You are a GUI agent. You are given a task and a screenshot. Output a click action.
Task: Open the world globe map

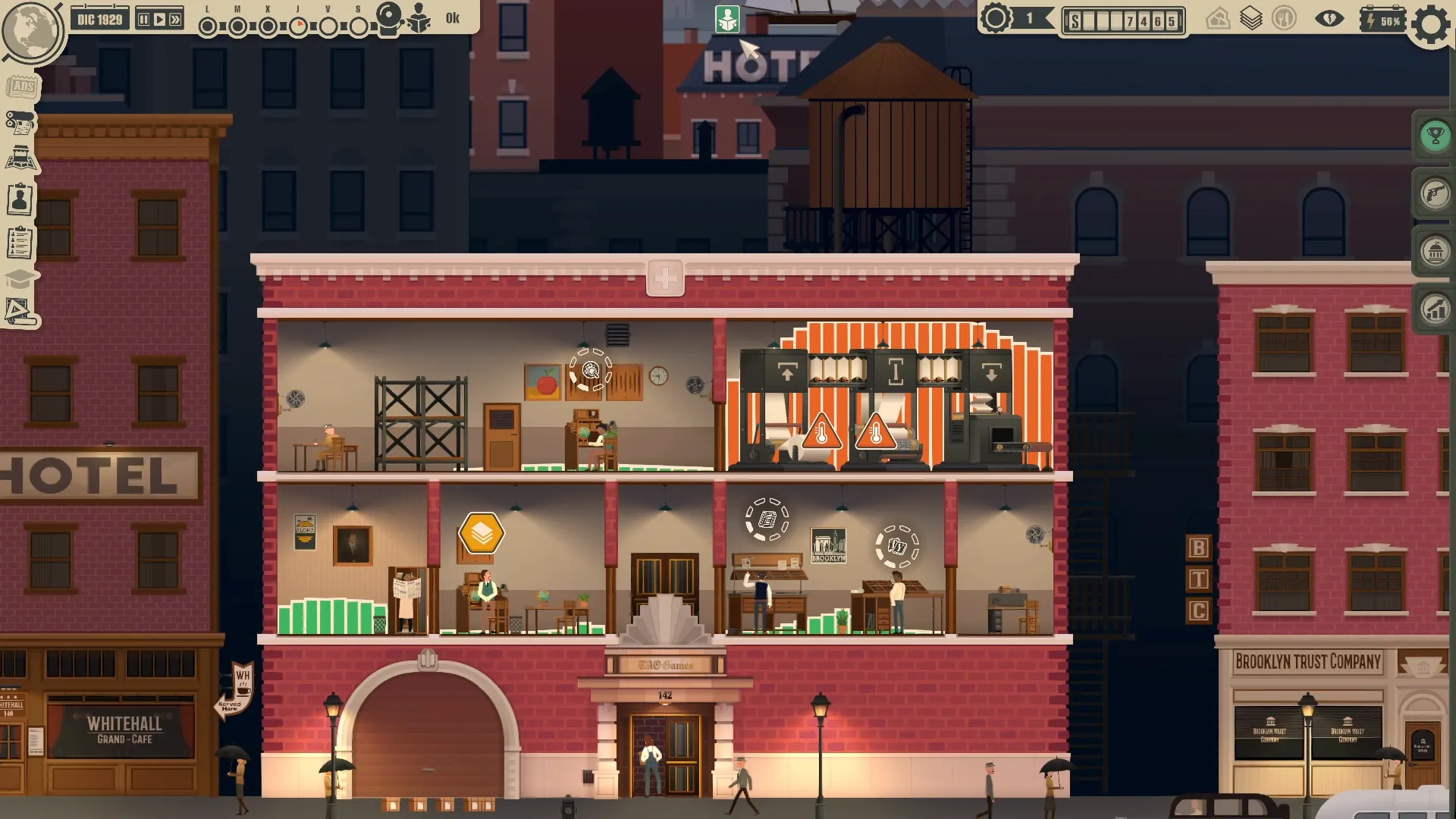pyautogui.click(x=30, y=30)
